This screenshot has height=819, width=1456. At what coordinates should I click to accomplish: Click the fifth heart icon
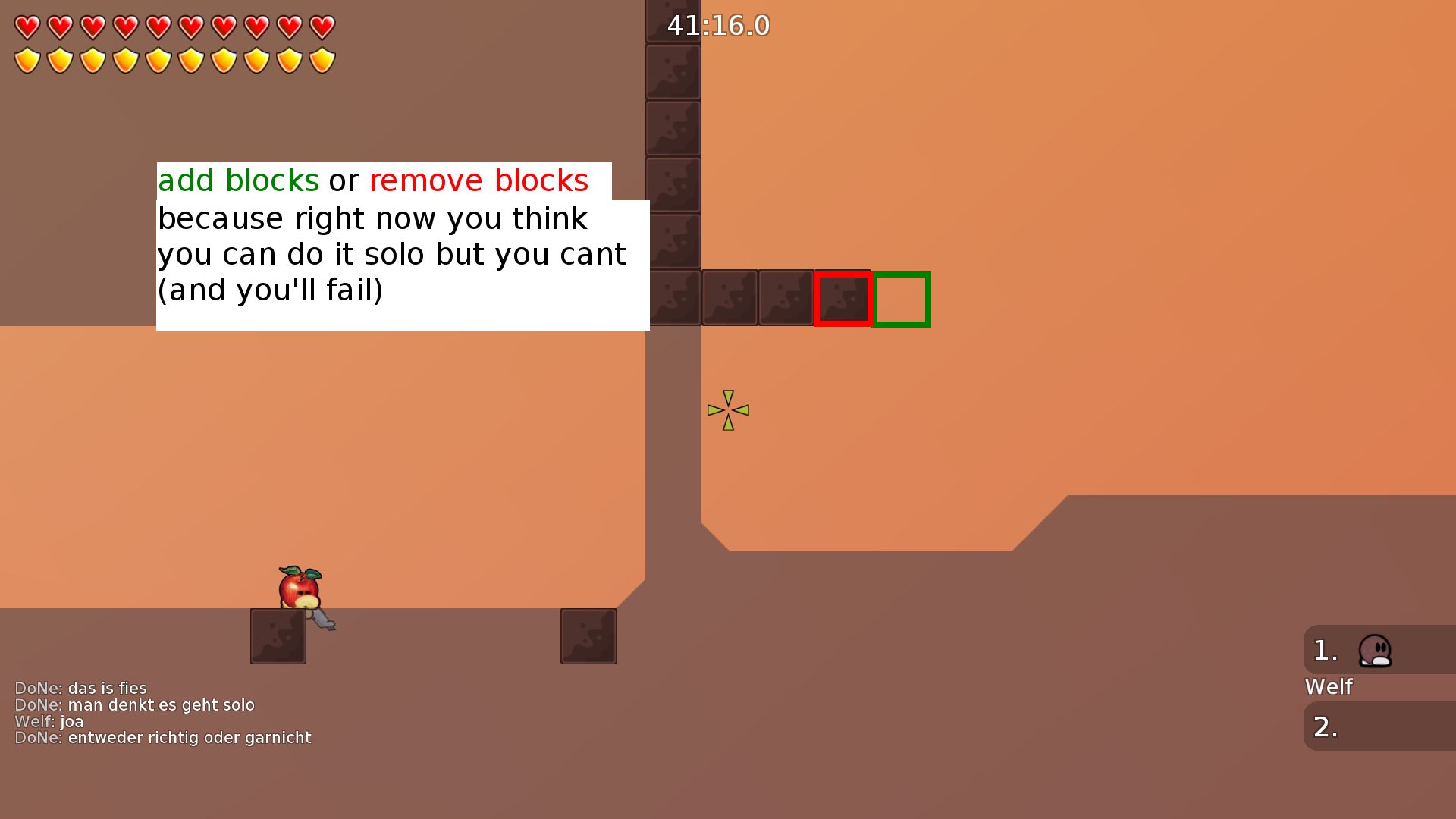pos(159,27)
